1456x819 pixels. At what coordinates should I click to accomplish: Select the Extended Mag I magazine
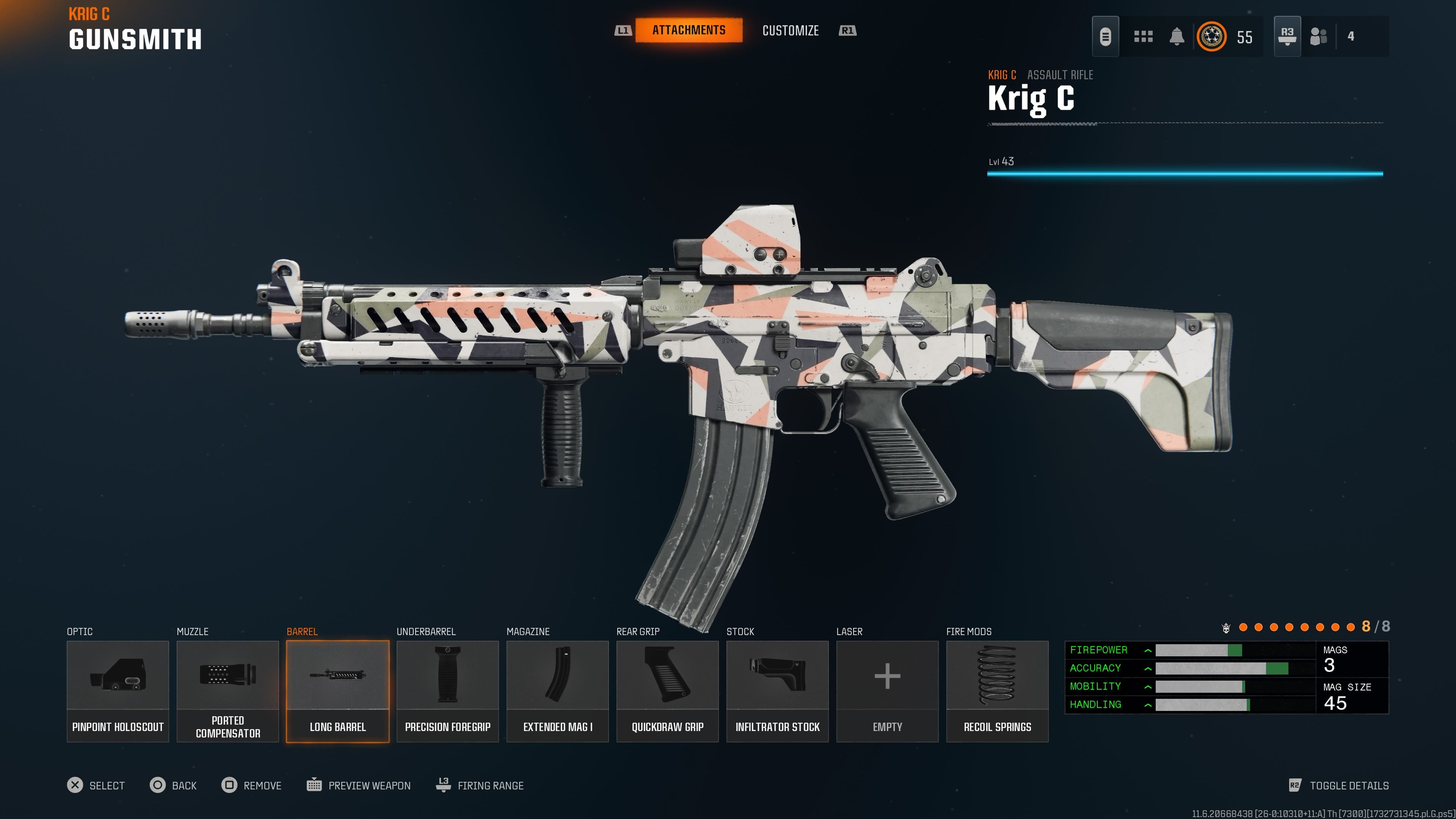(x=557, y=691)
